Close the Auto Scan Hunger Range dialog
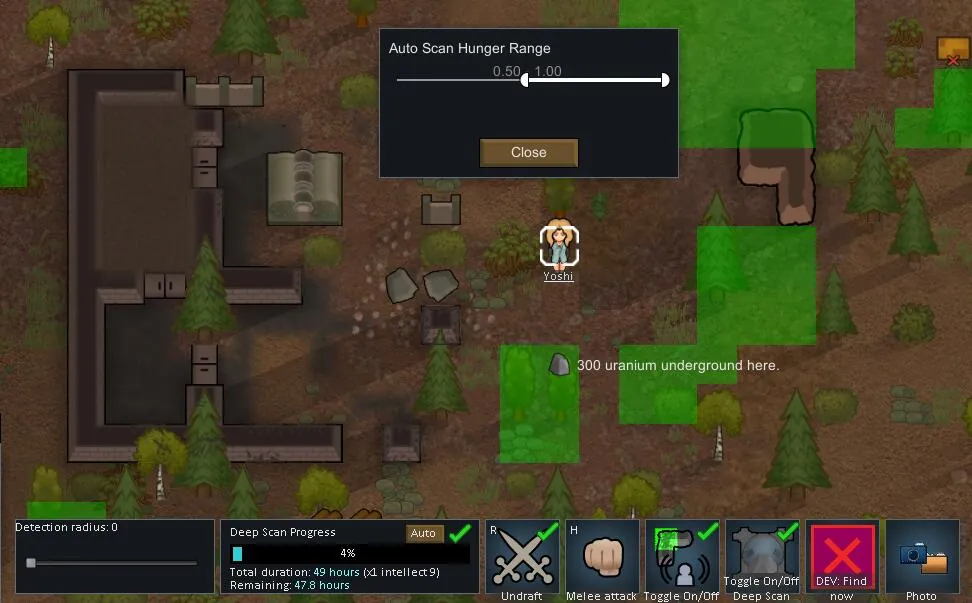972x603 pixels. coord(528,153)
